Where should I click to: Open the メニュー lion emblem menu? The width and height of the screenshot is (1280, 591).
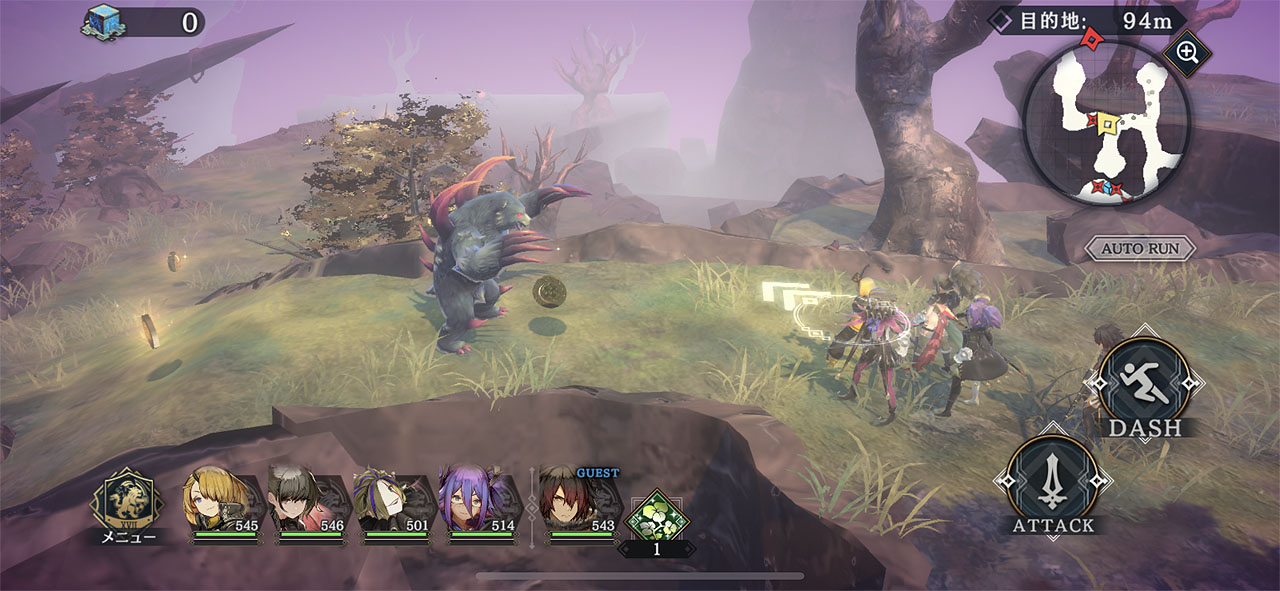127,500
